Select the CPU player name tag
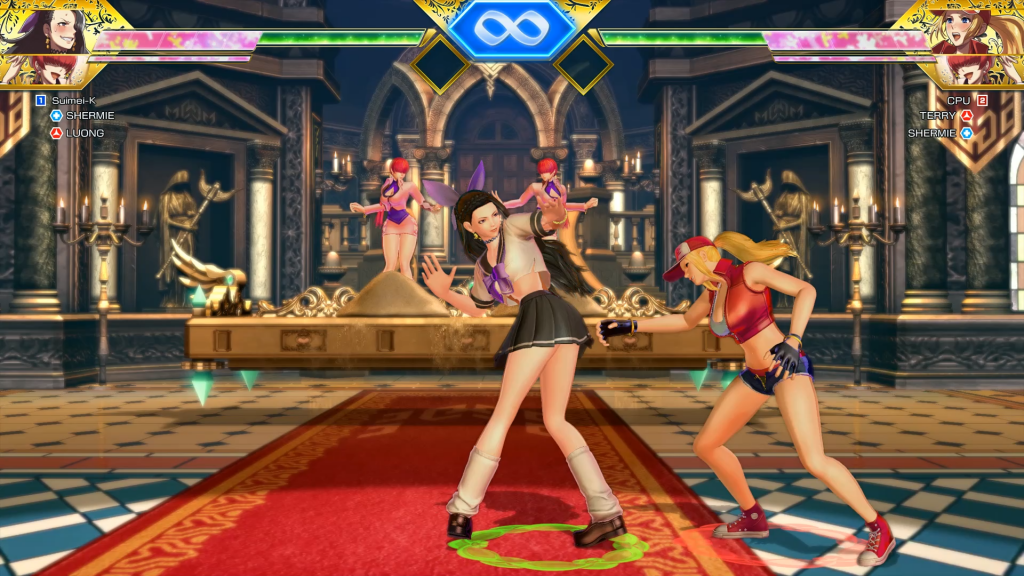Image resolution: width=1024 pixels, height=576 pixels. [958, 100]
